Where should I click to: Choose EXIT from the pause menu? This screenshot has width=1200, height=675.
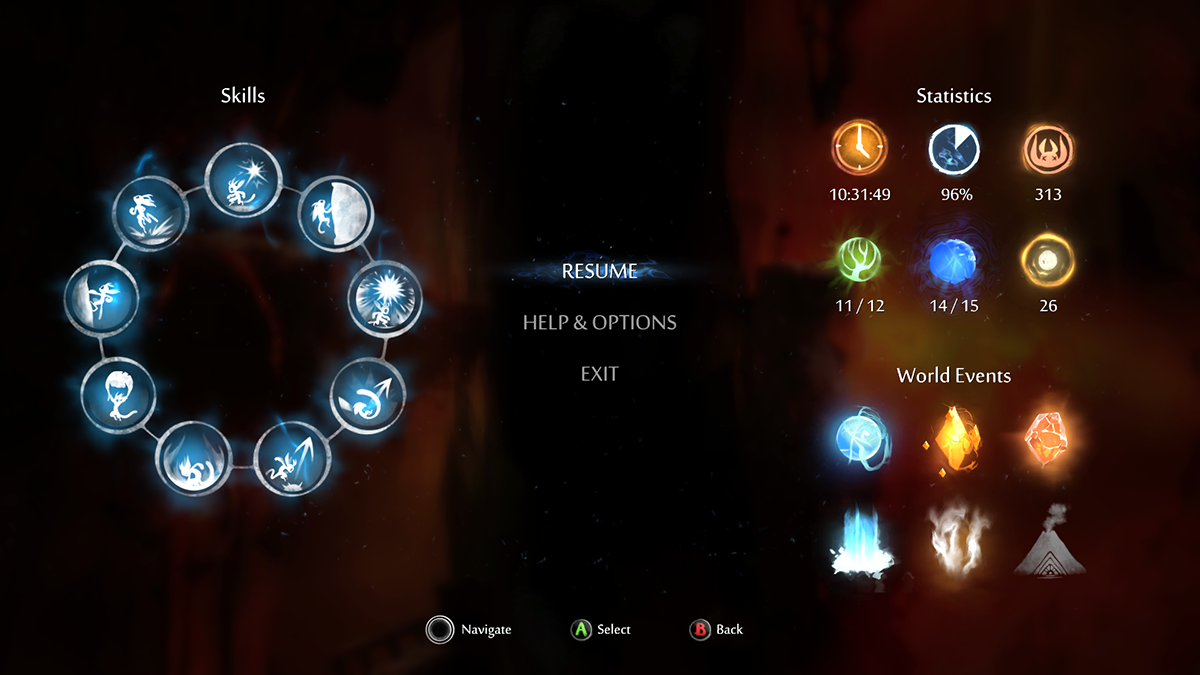[x=599, y=374]
